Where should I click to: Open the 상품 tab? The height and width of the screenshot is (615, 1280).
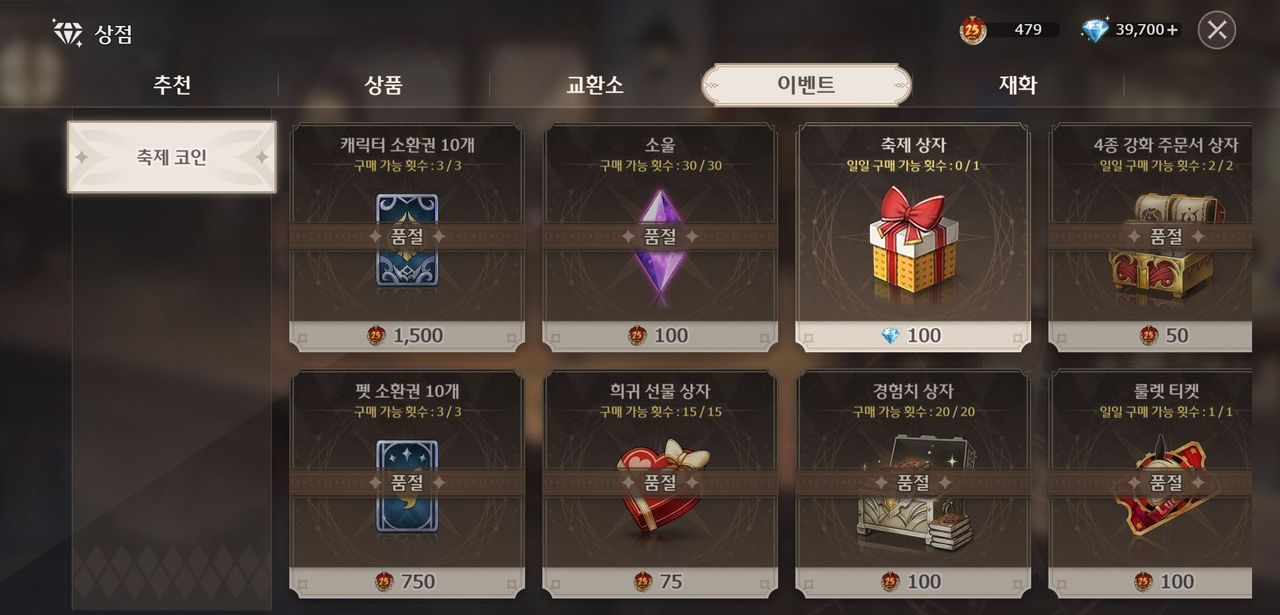[384, 85]
